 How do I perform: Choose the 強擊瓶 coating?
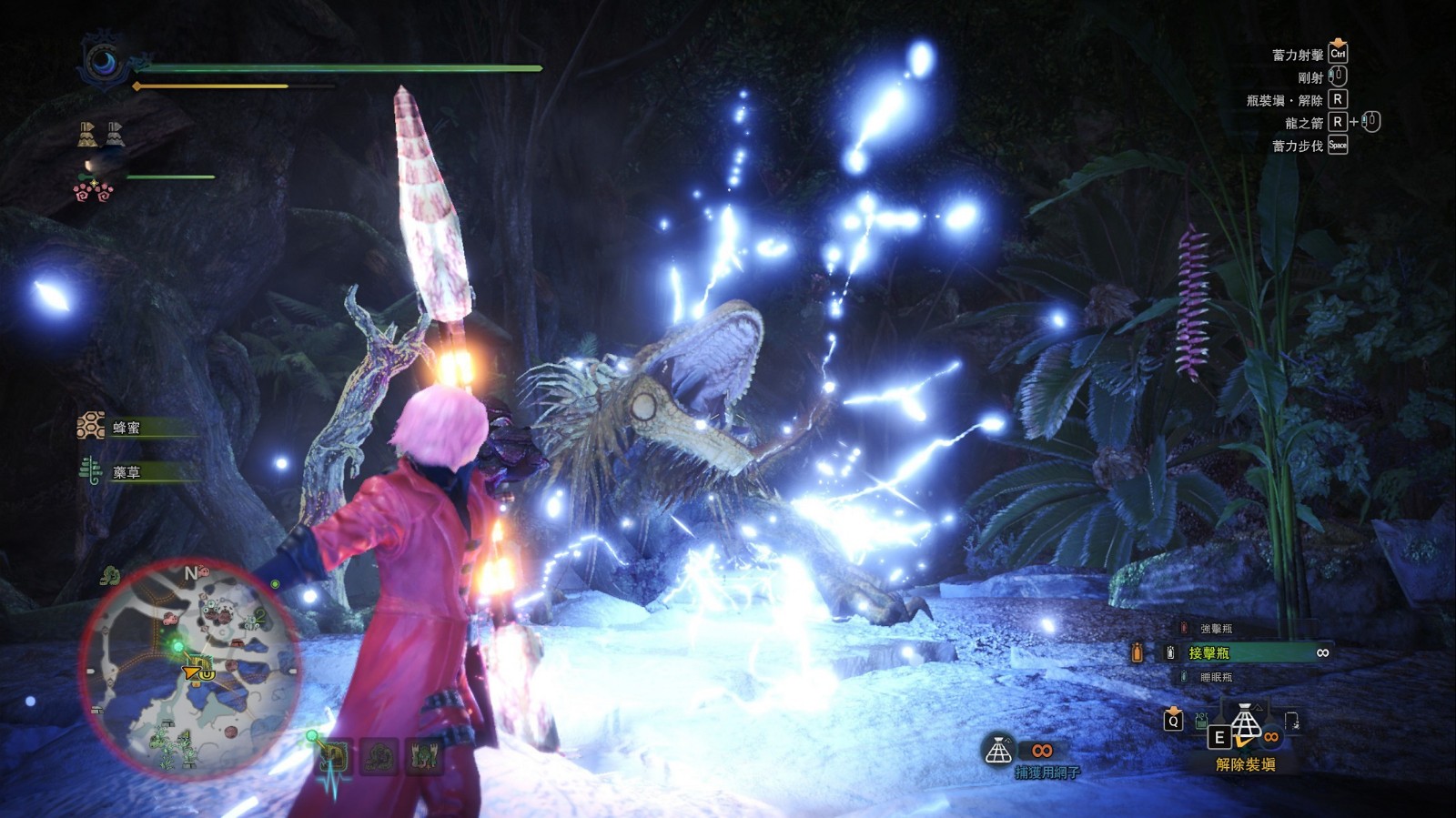(1216, 629)
